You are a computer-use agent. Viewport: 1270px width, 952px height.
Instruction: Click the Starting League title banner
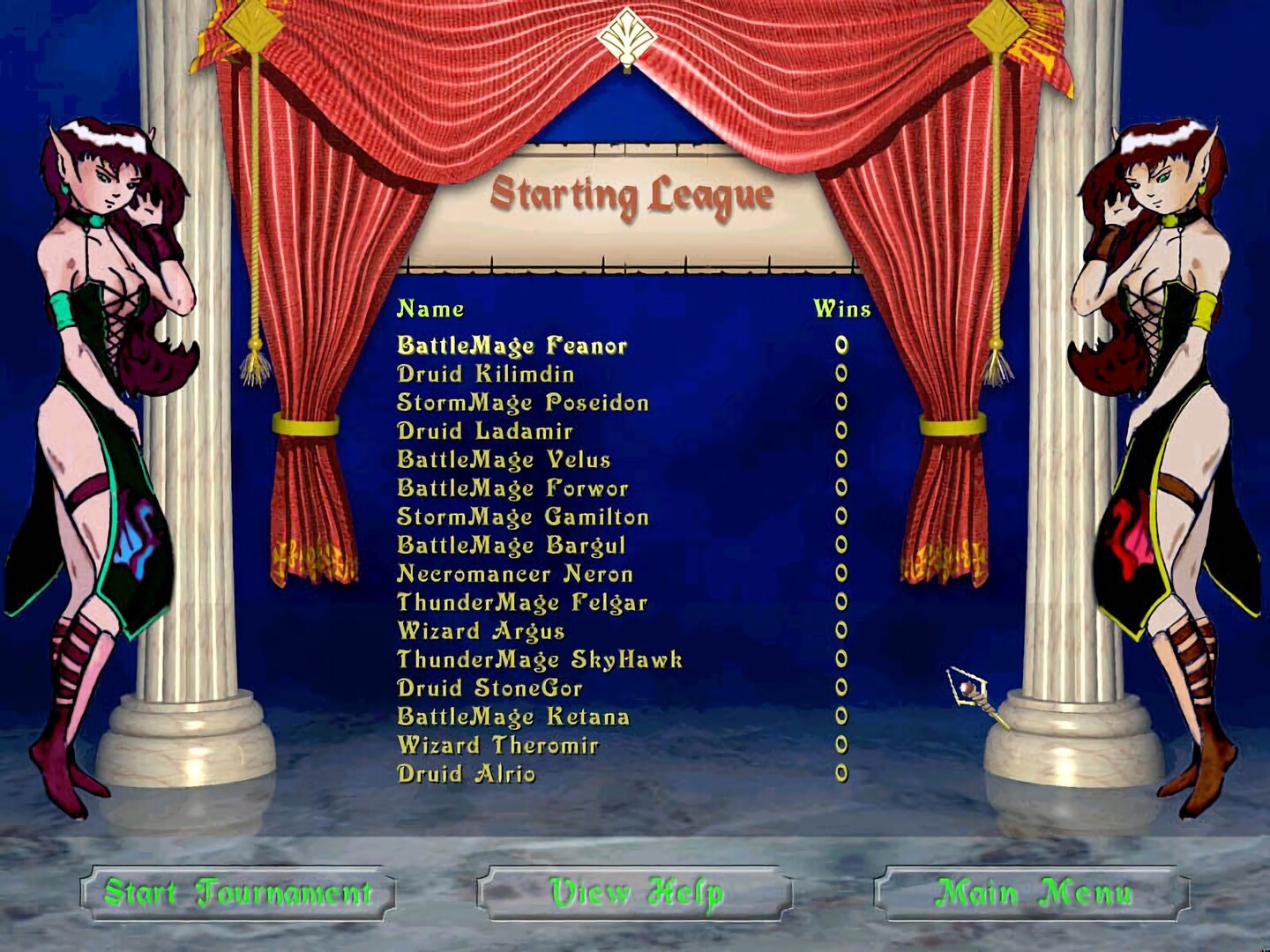tap(633, 192)
